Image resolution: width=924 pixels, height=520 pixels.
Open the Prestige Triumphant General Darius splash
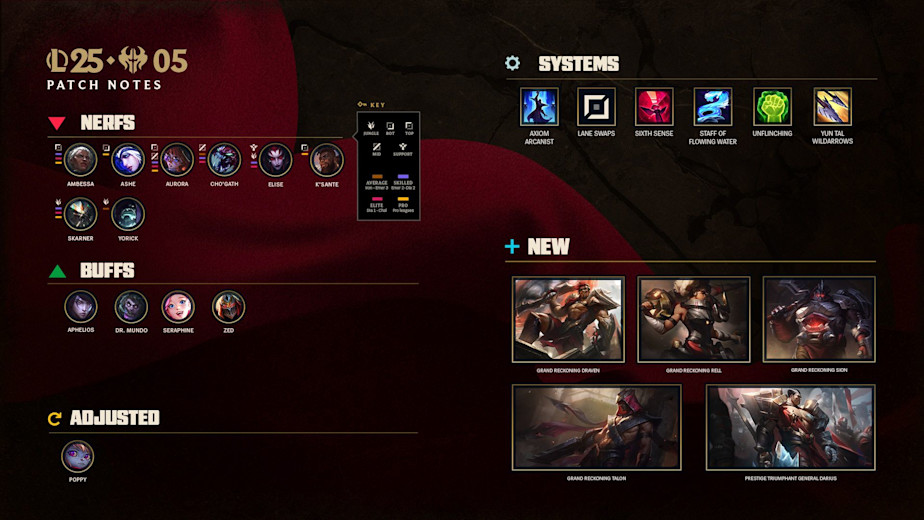point(790,427)
